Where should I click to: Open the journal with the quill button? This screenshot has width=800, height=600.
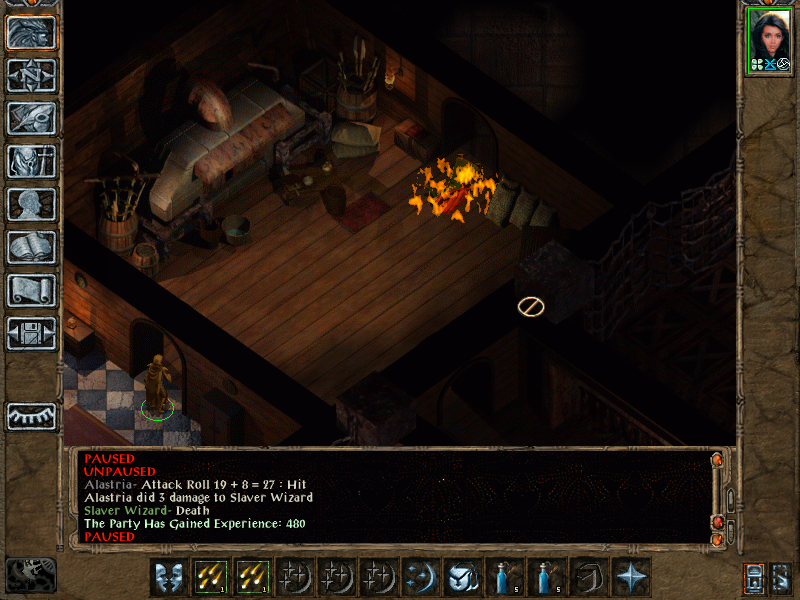click(x=32, y=118)
